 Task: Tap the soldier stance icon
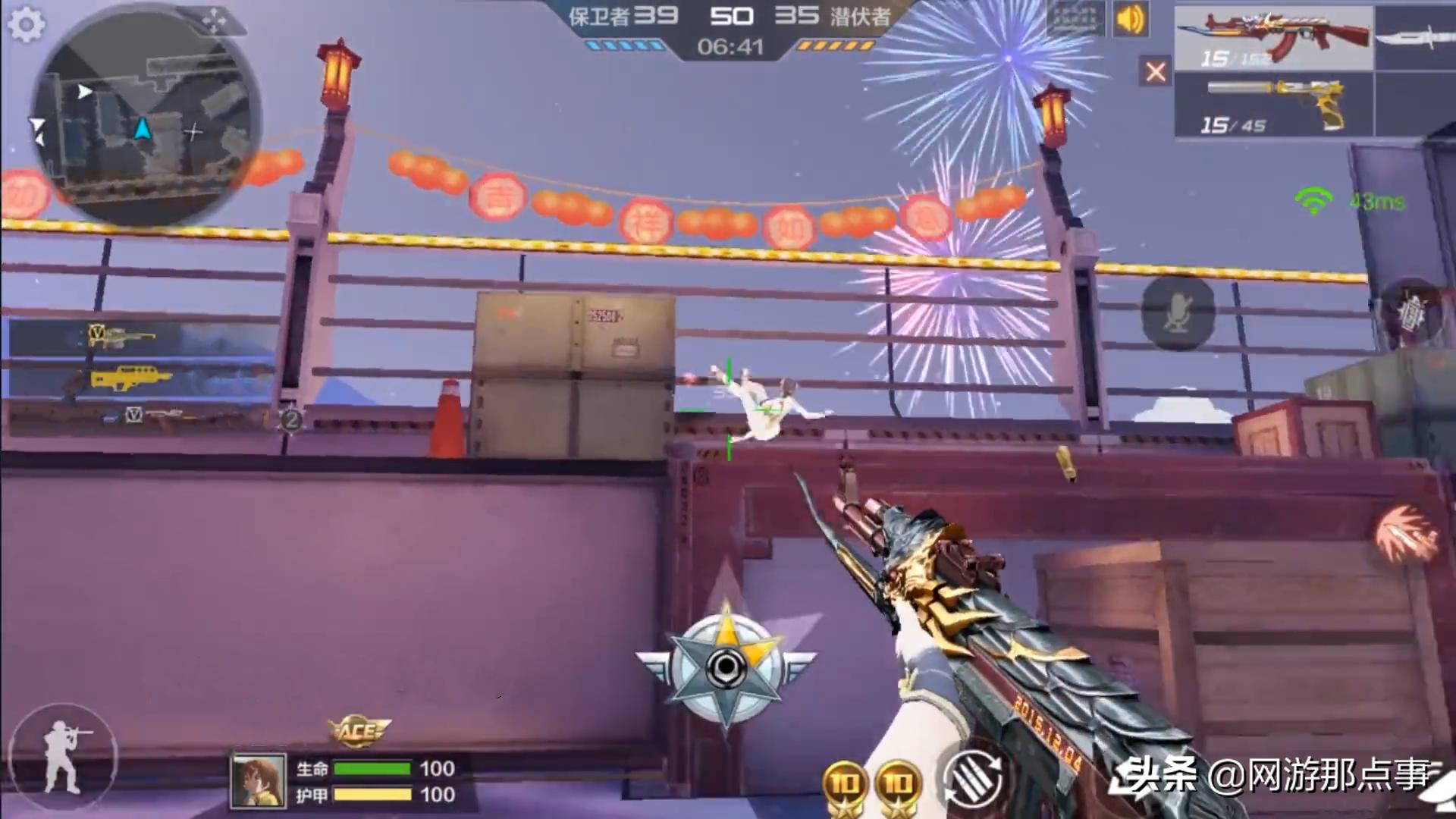(x=64, y=756)
